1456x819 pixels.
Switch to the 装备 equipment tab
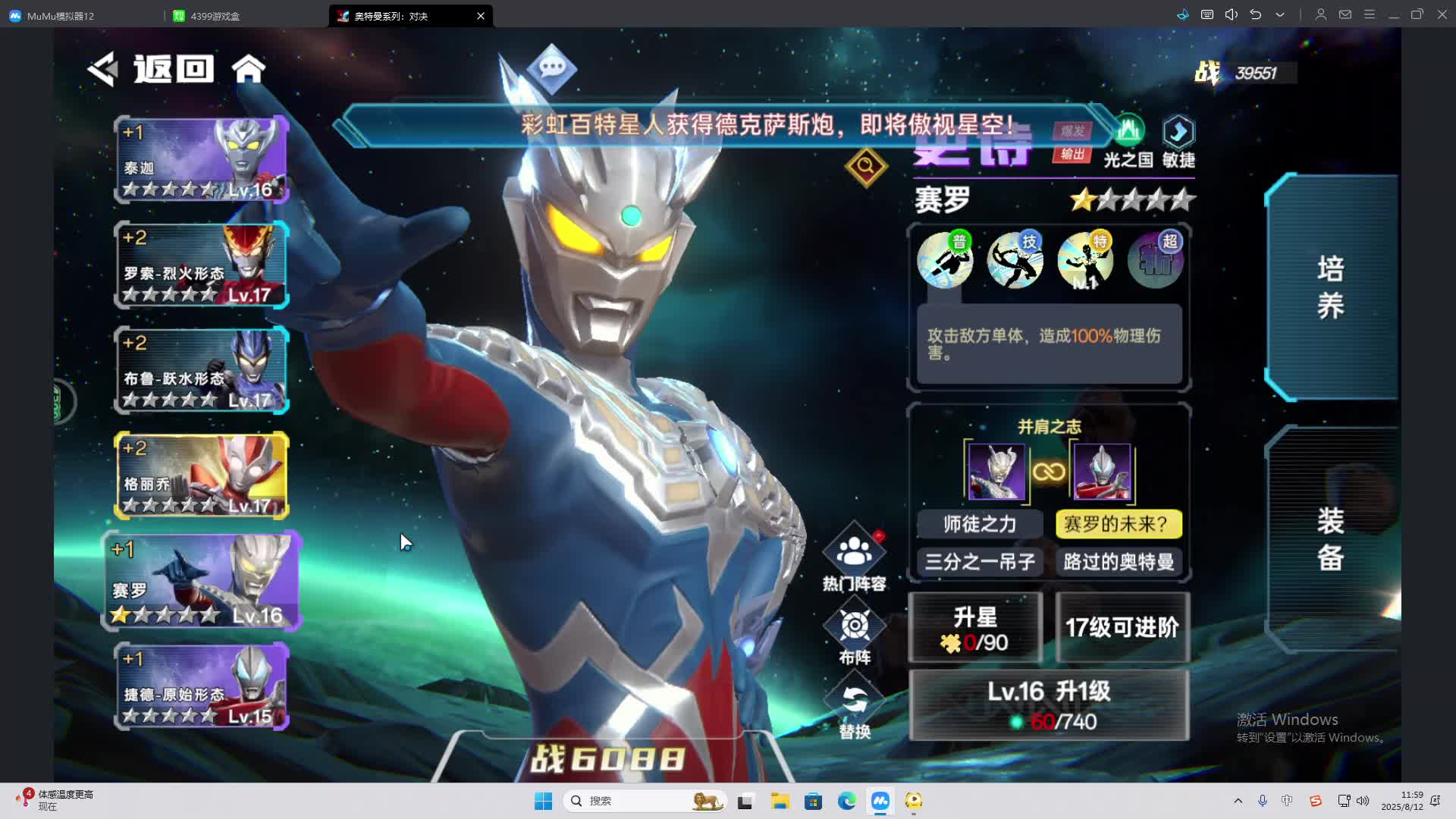point(1331,539)
